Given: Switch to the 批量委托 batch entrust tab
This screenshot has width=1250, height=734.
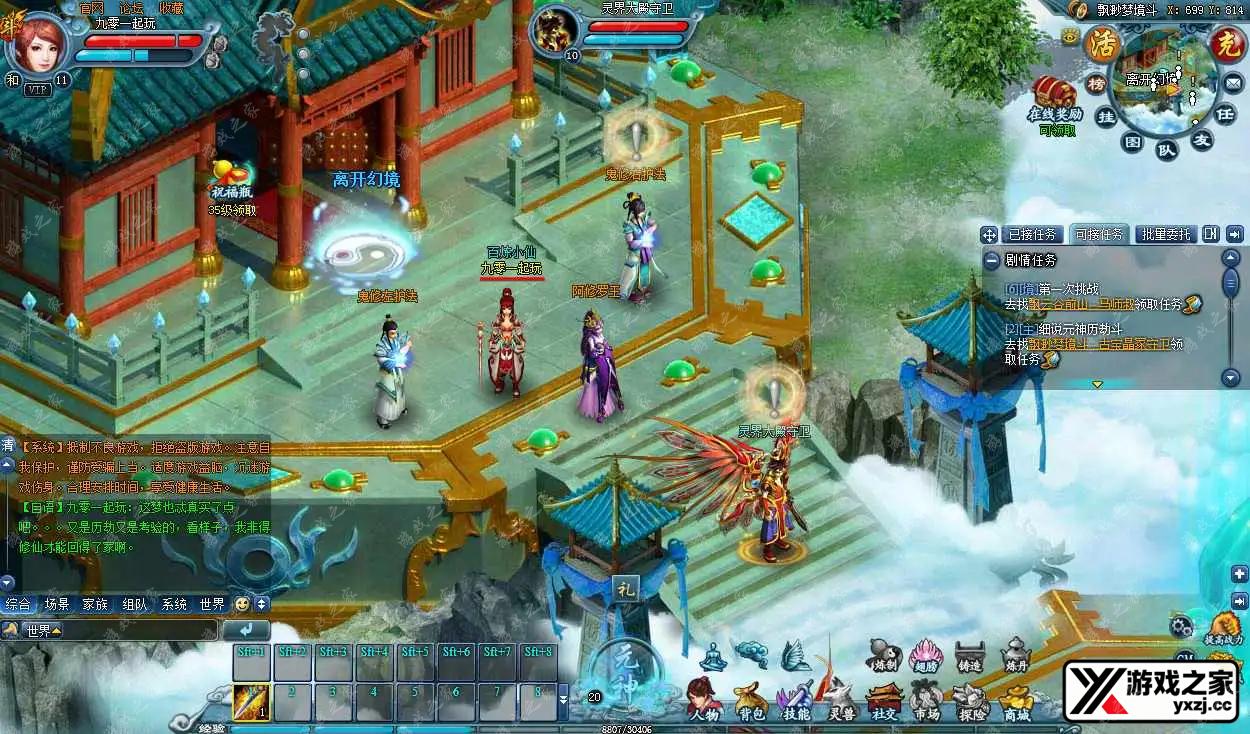Looking at the screenshot, I should 1165,234.
